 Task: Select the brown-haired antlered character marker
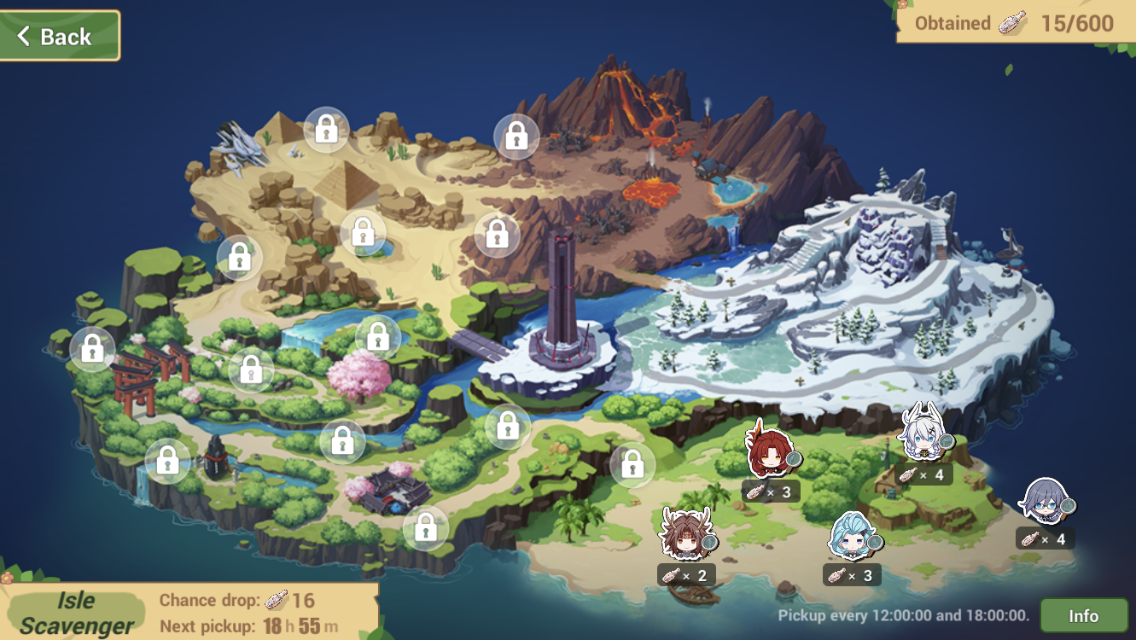685,534
